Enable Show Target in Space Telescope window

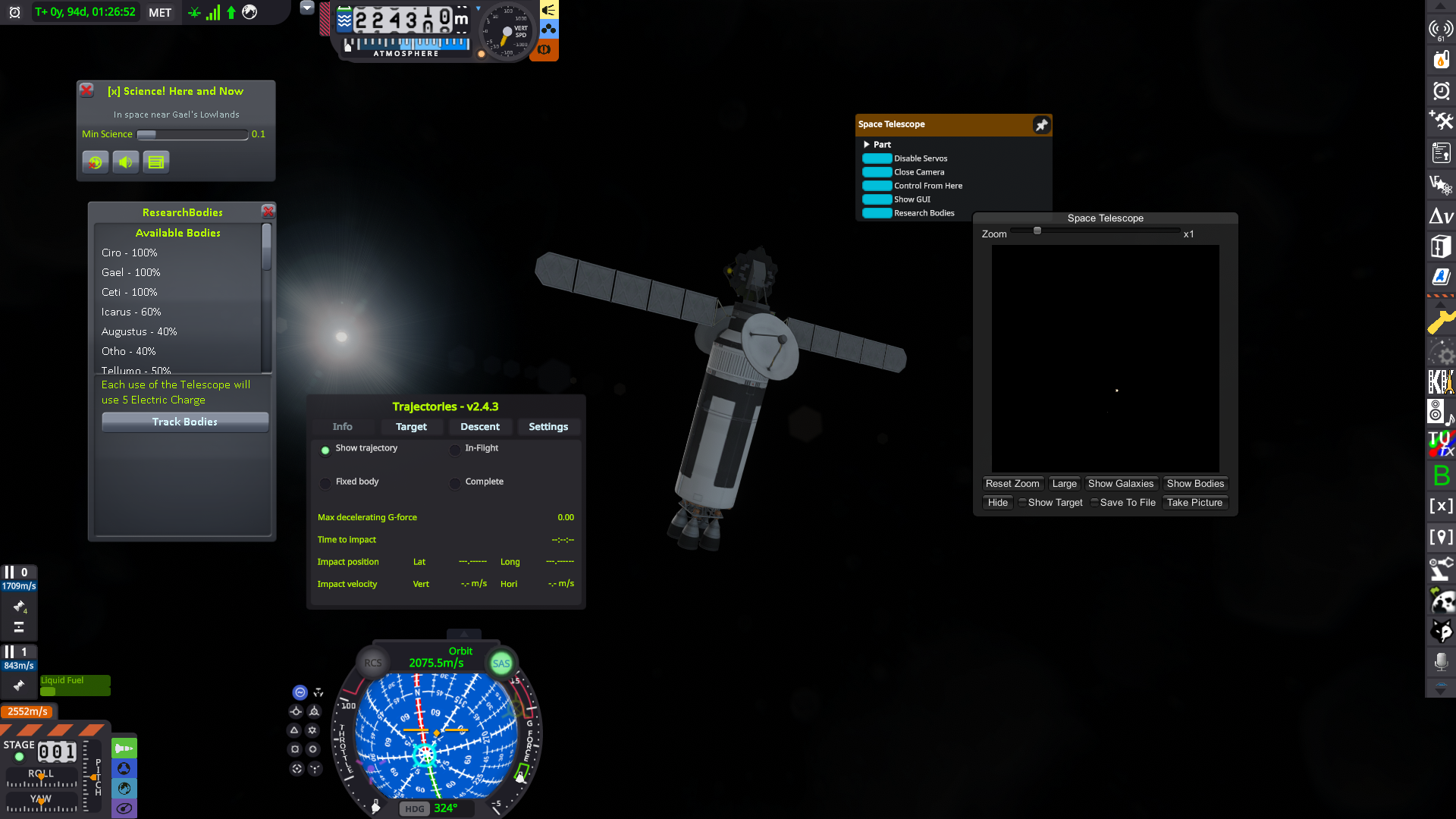tap(1022, 502)
